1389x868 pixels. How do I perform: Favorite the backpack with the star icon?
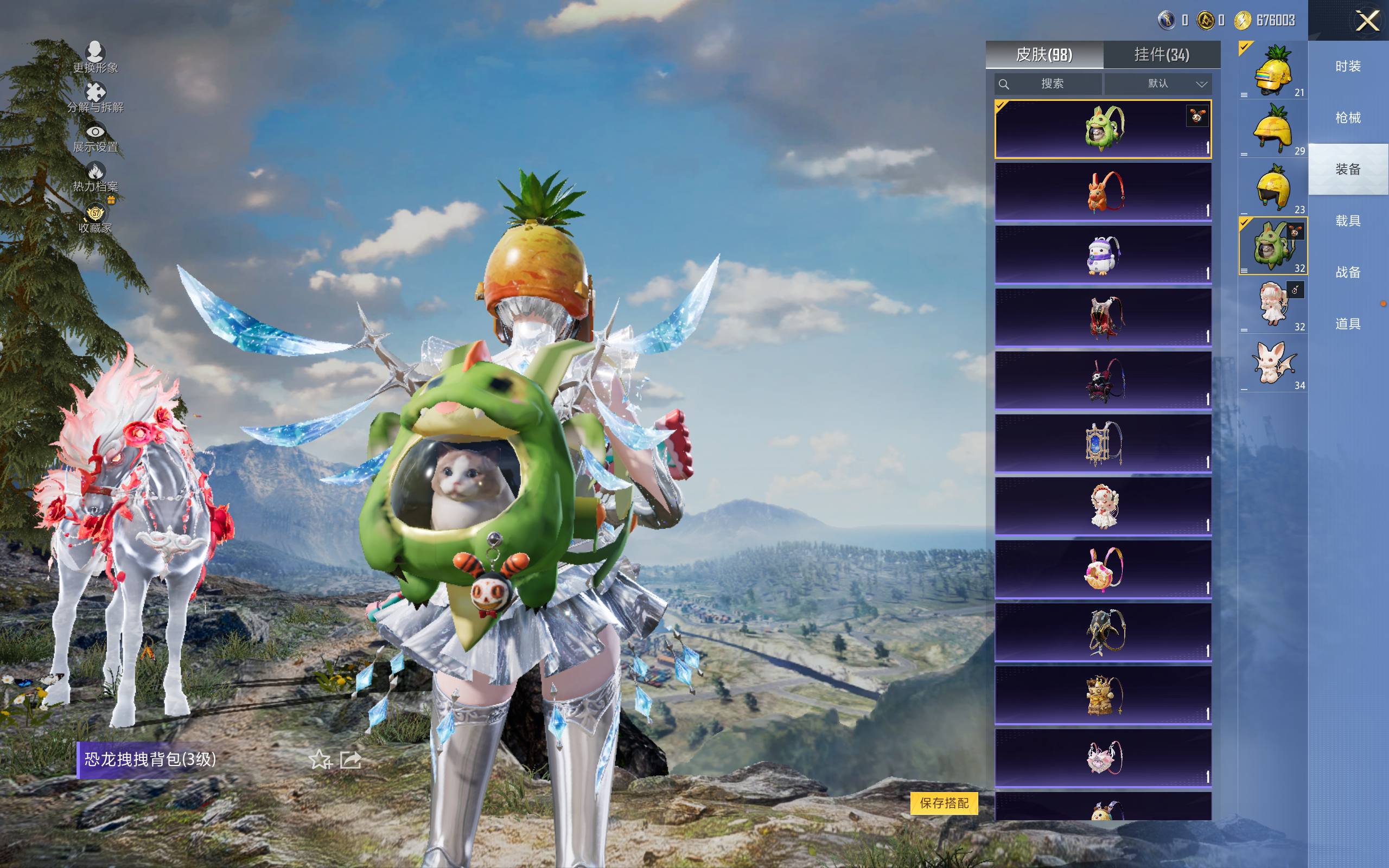pyautogui.click(x=320, y=760)
